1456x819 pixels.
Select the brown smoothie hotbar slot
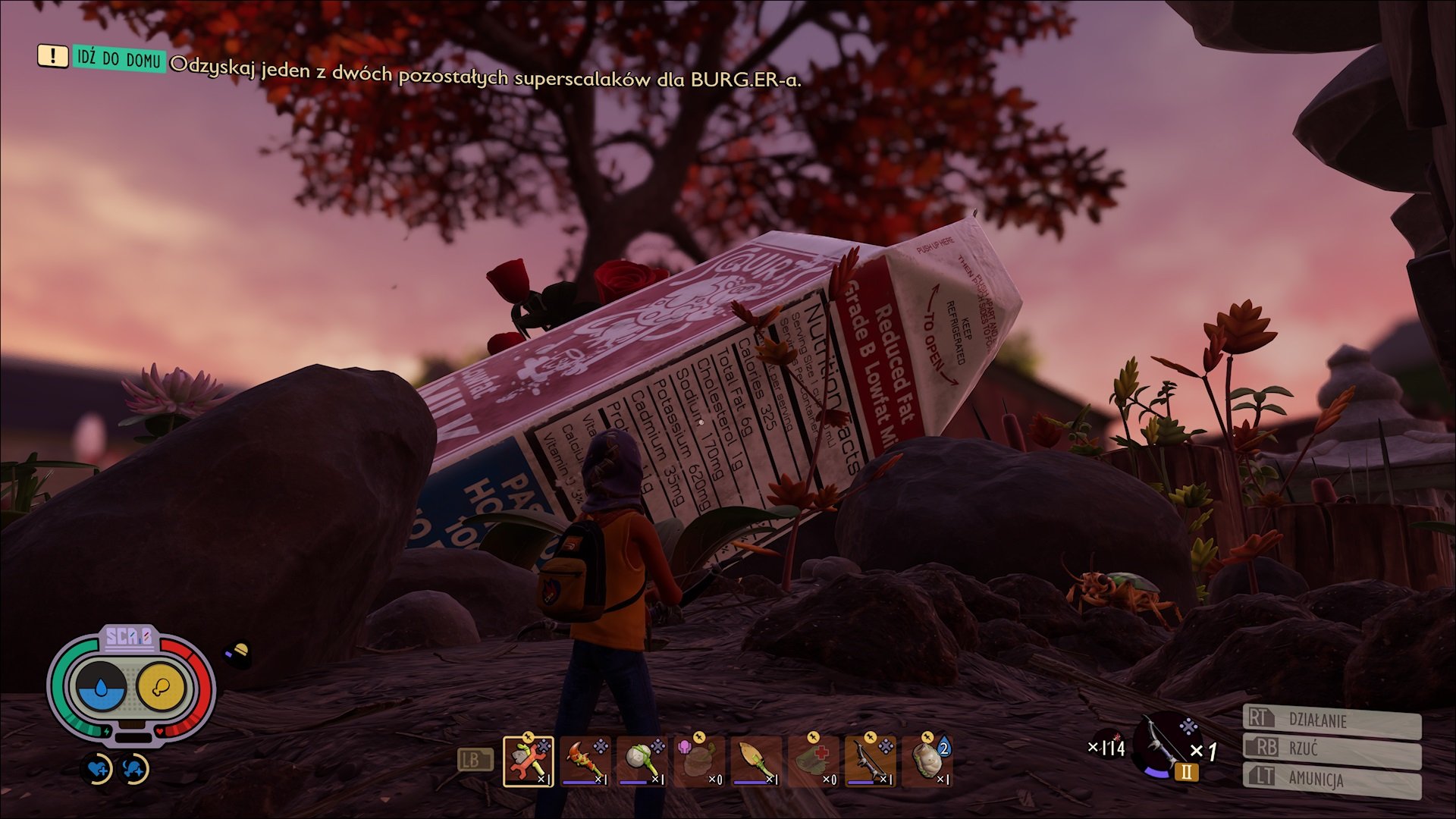699,761
